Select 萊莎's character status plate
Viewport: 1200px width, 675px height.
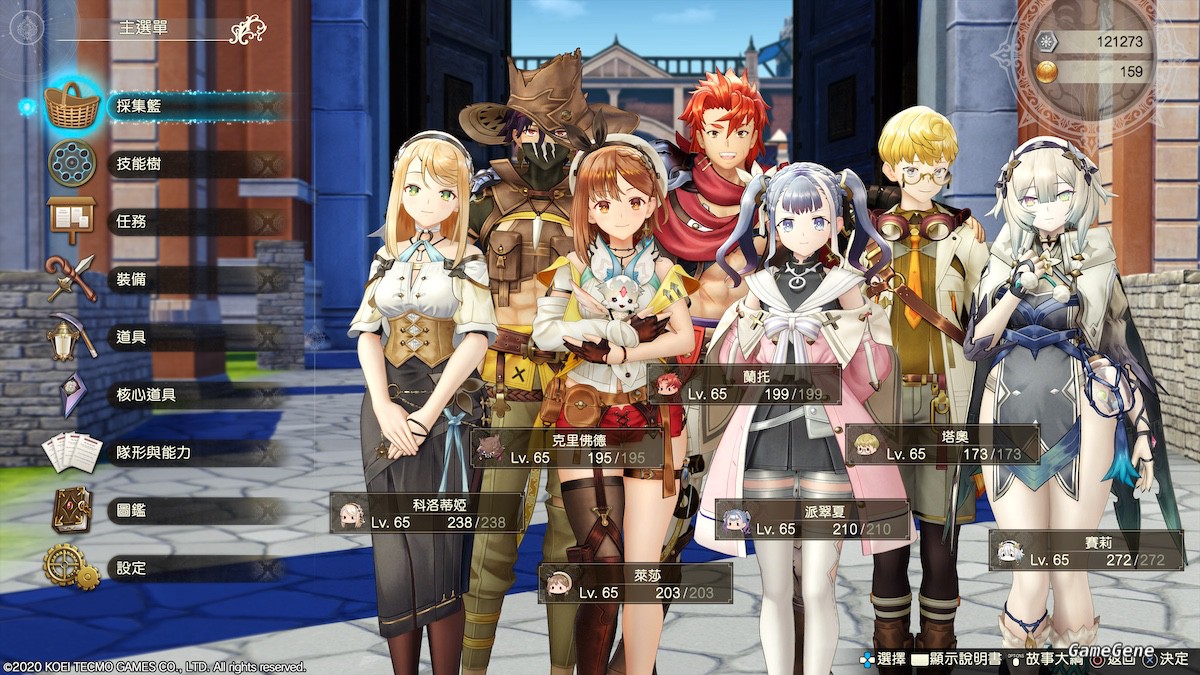635,583
